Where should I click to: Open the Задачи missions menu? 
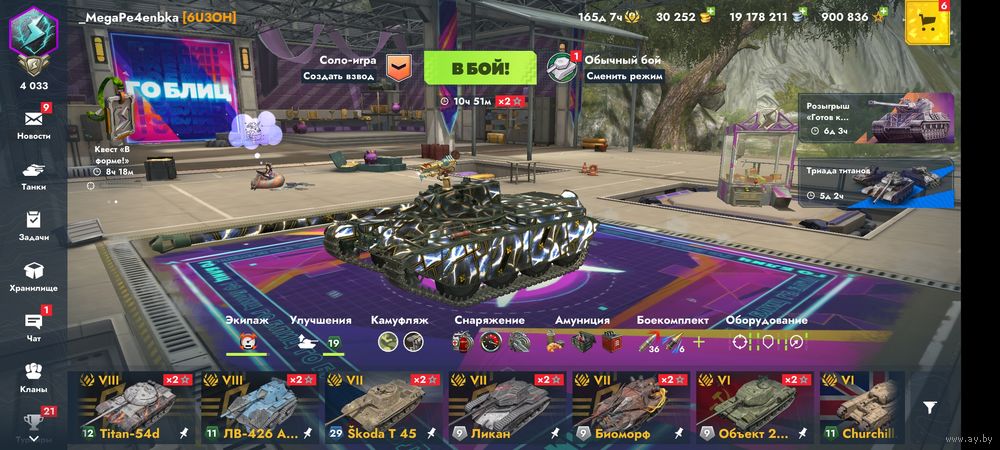34,224
